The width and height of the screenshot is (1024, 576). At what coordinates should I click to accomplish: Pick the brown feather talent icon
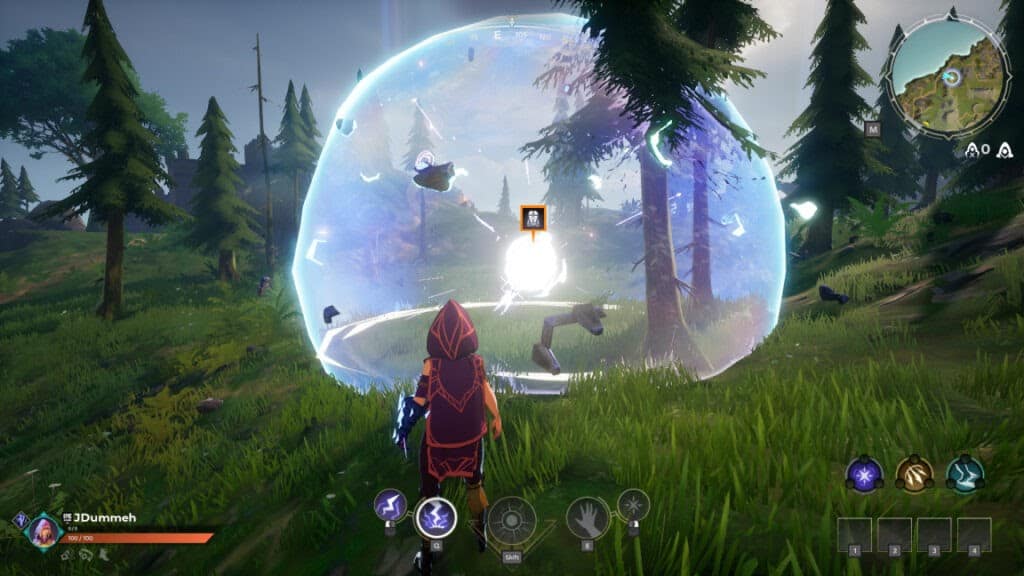point(914,473)
